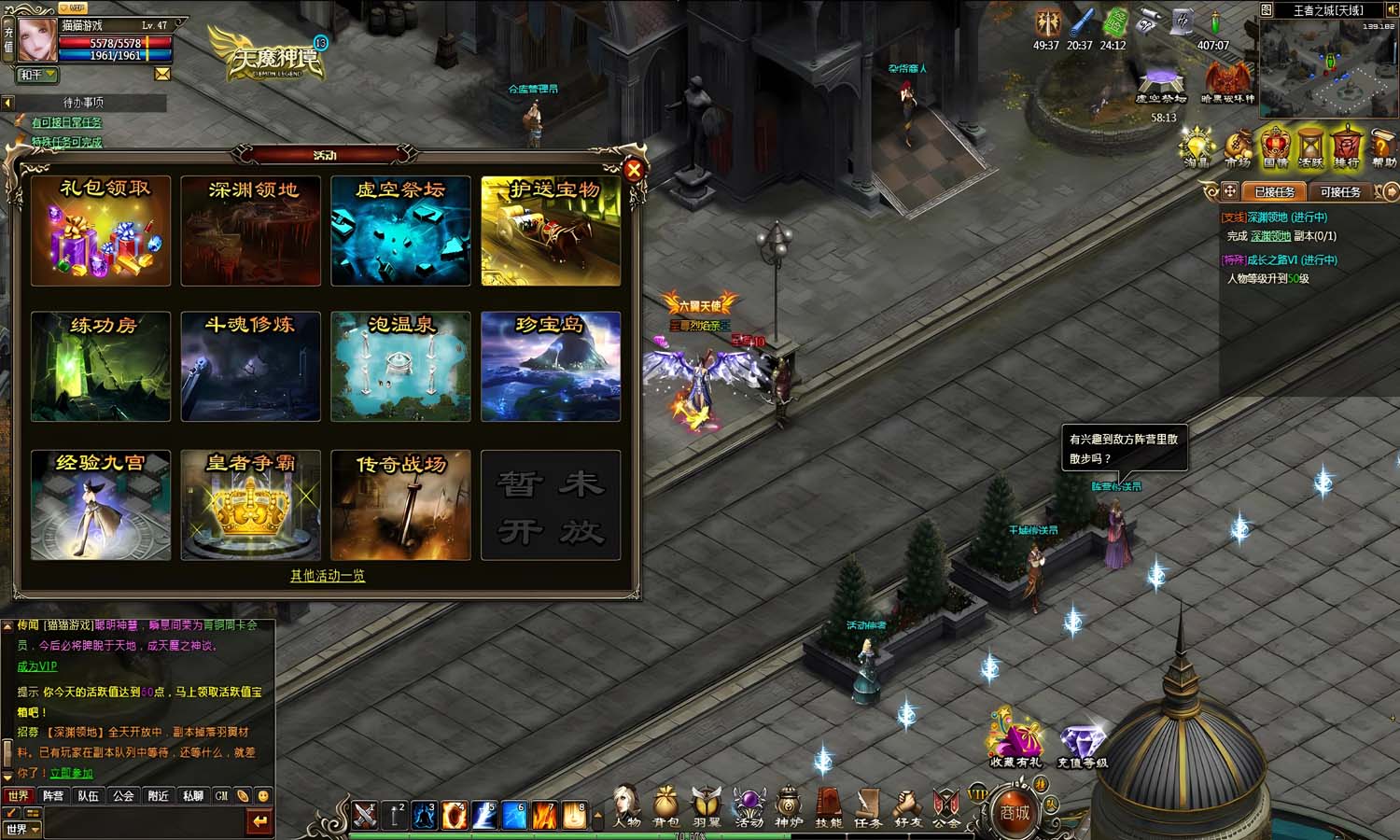
Task: Open the 和平 mode dropdown under player portrait
Action: tap(37, 75)
